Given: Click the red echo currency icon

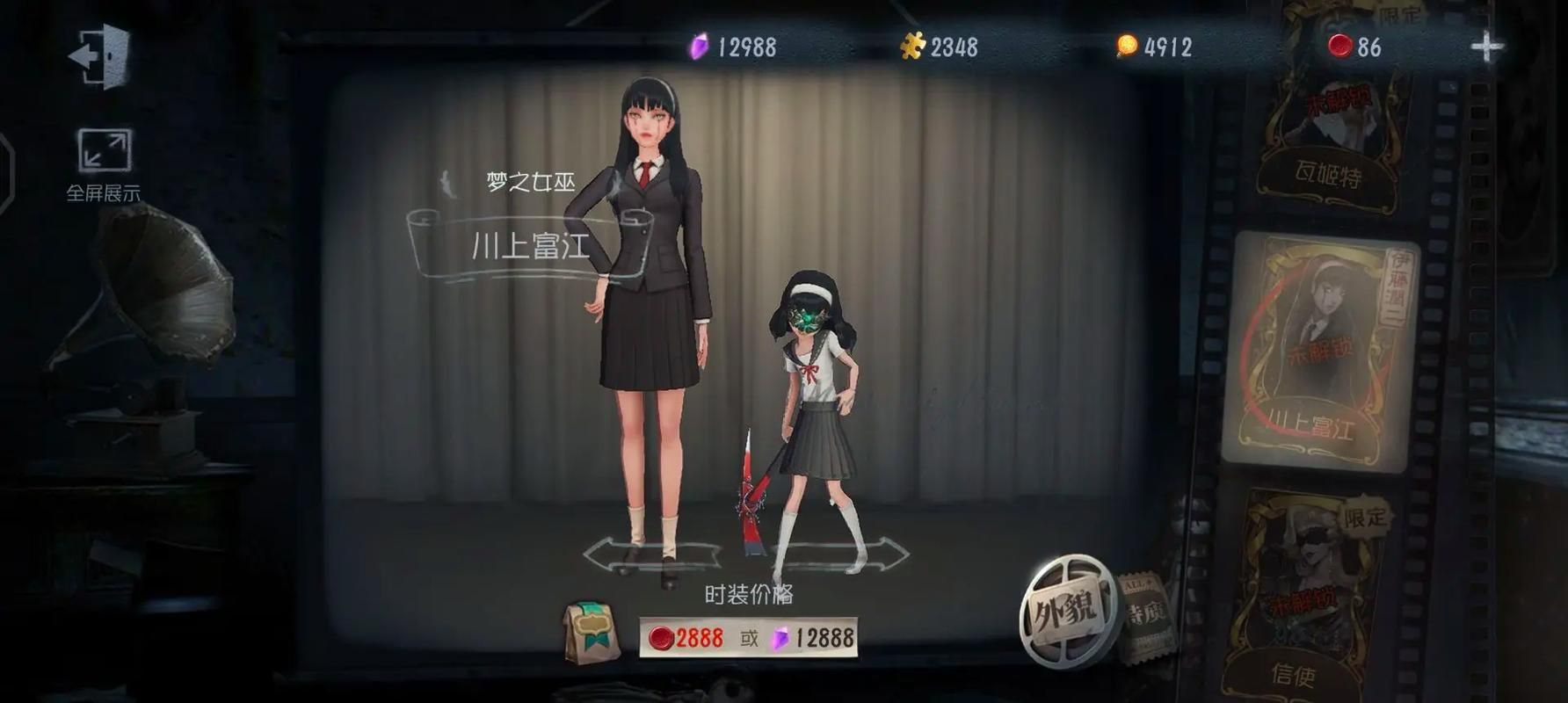Looking at the screenshot, I should [x=1339, y=47].
